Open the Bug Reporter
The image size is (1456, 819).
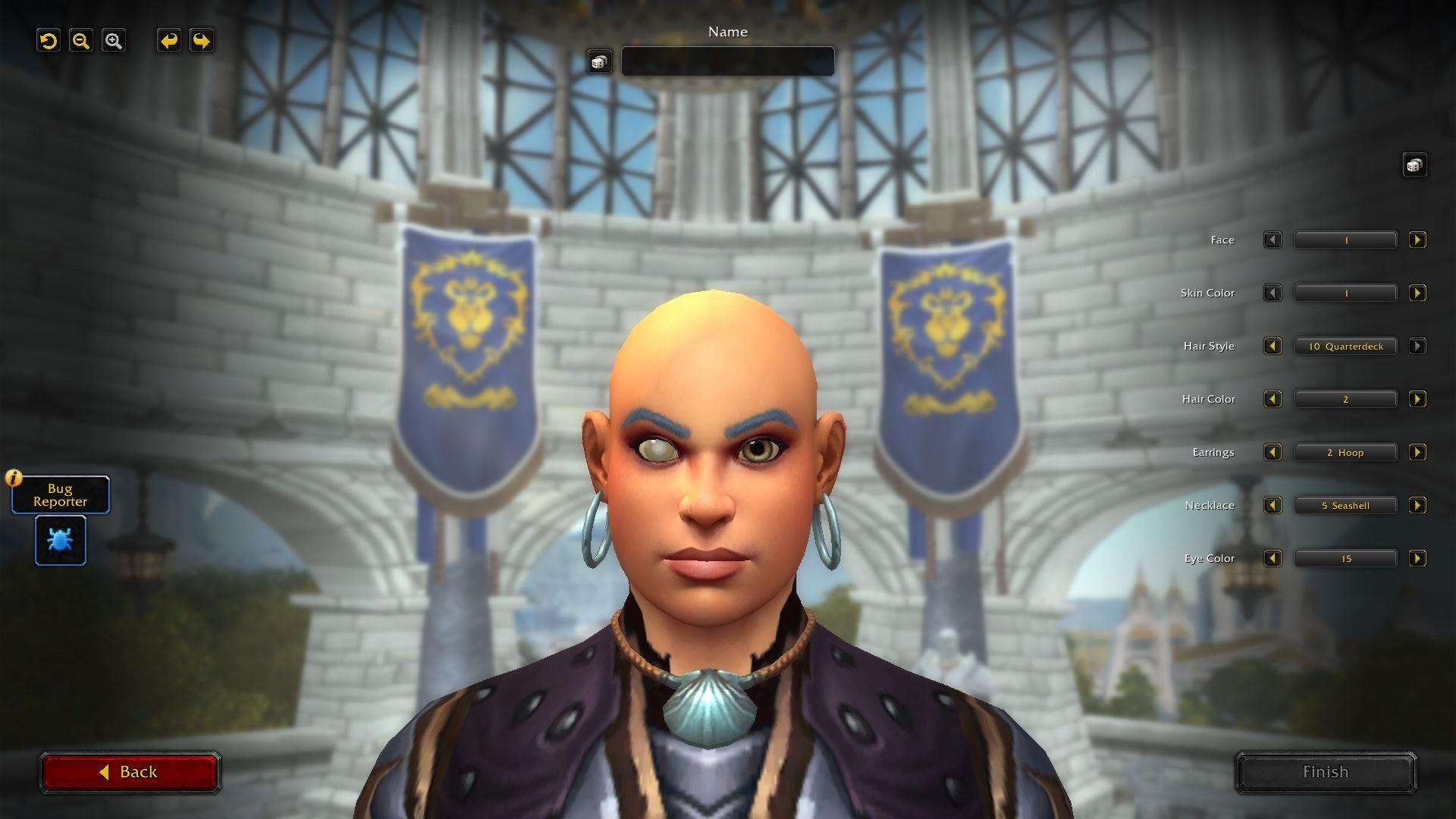[60, 494]
